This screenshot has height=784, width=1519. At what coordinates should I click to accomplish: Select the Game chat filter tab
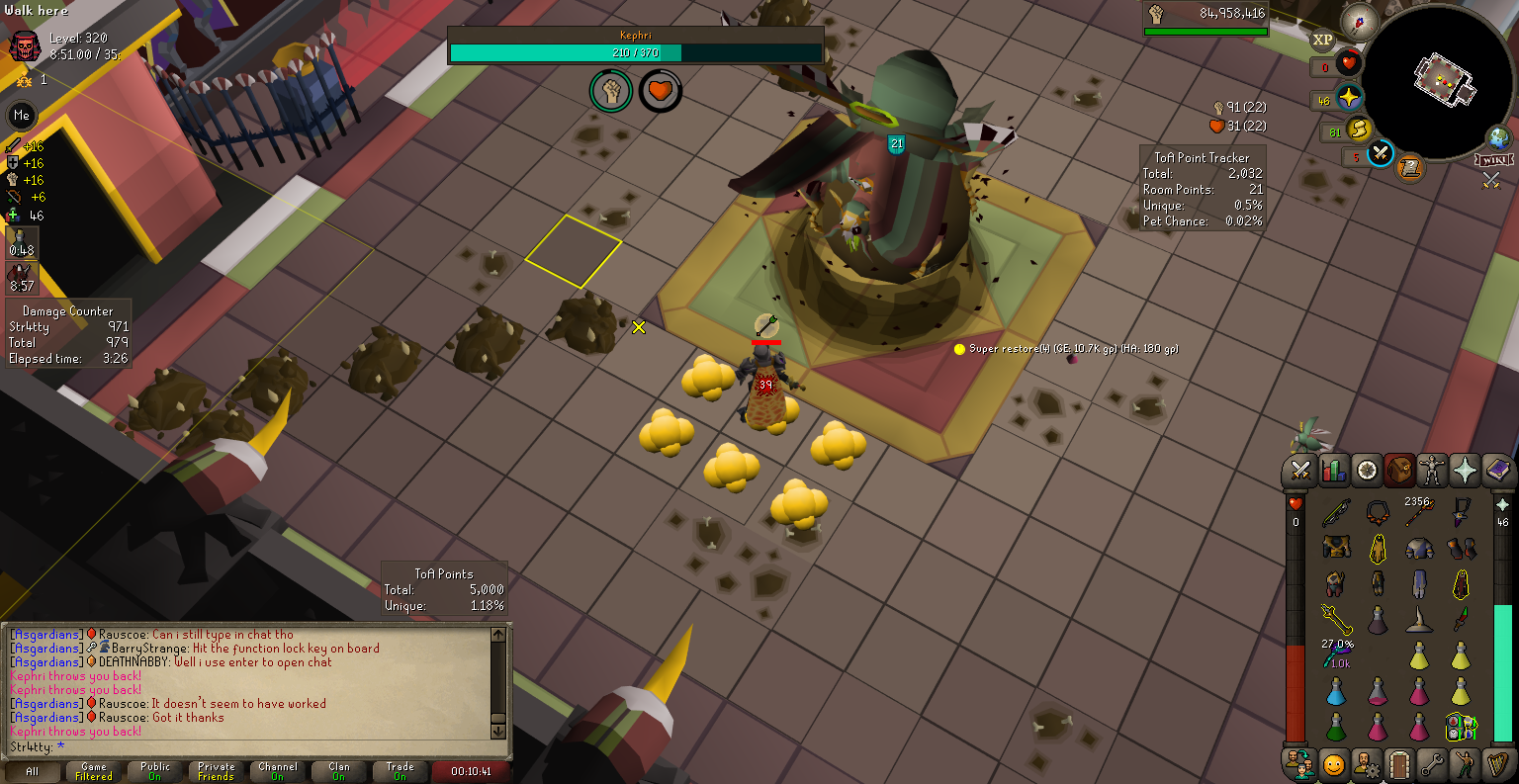94,771
